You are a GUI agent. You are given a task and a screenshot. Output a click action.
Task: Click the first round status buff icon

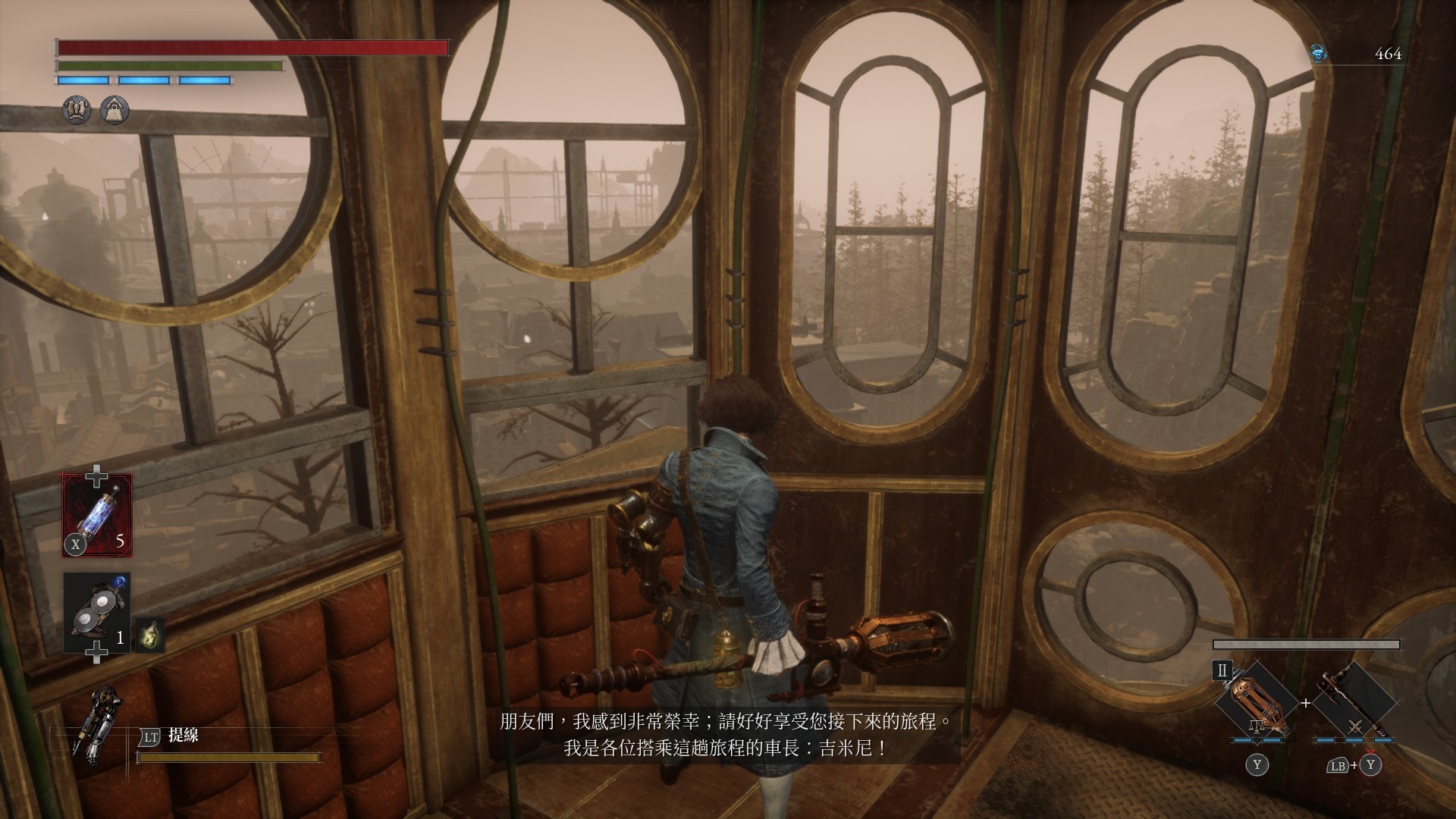pyautogui.click(x=77, y=111)
